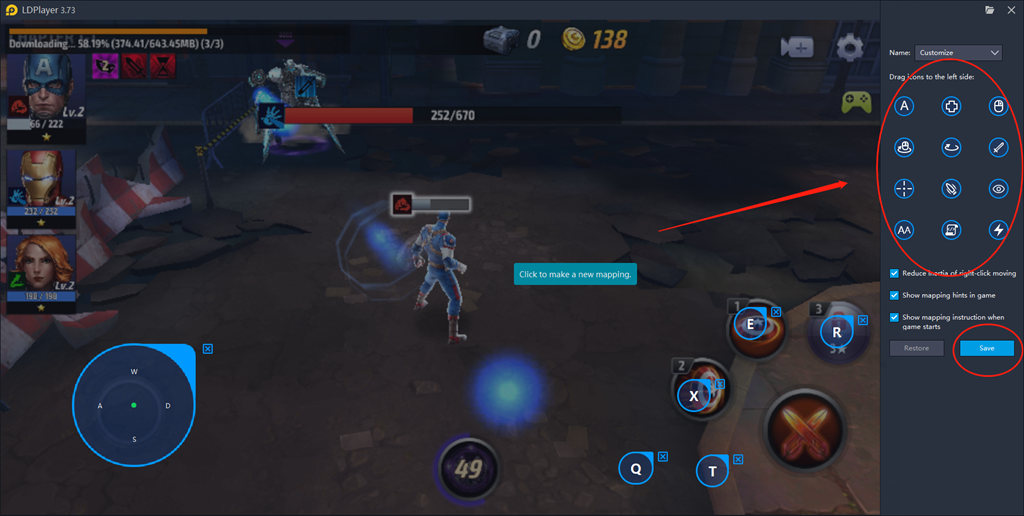Pick the mouse mapping icon
This screenshot has height=516, width=1024.
(997, 105)
